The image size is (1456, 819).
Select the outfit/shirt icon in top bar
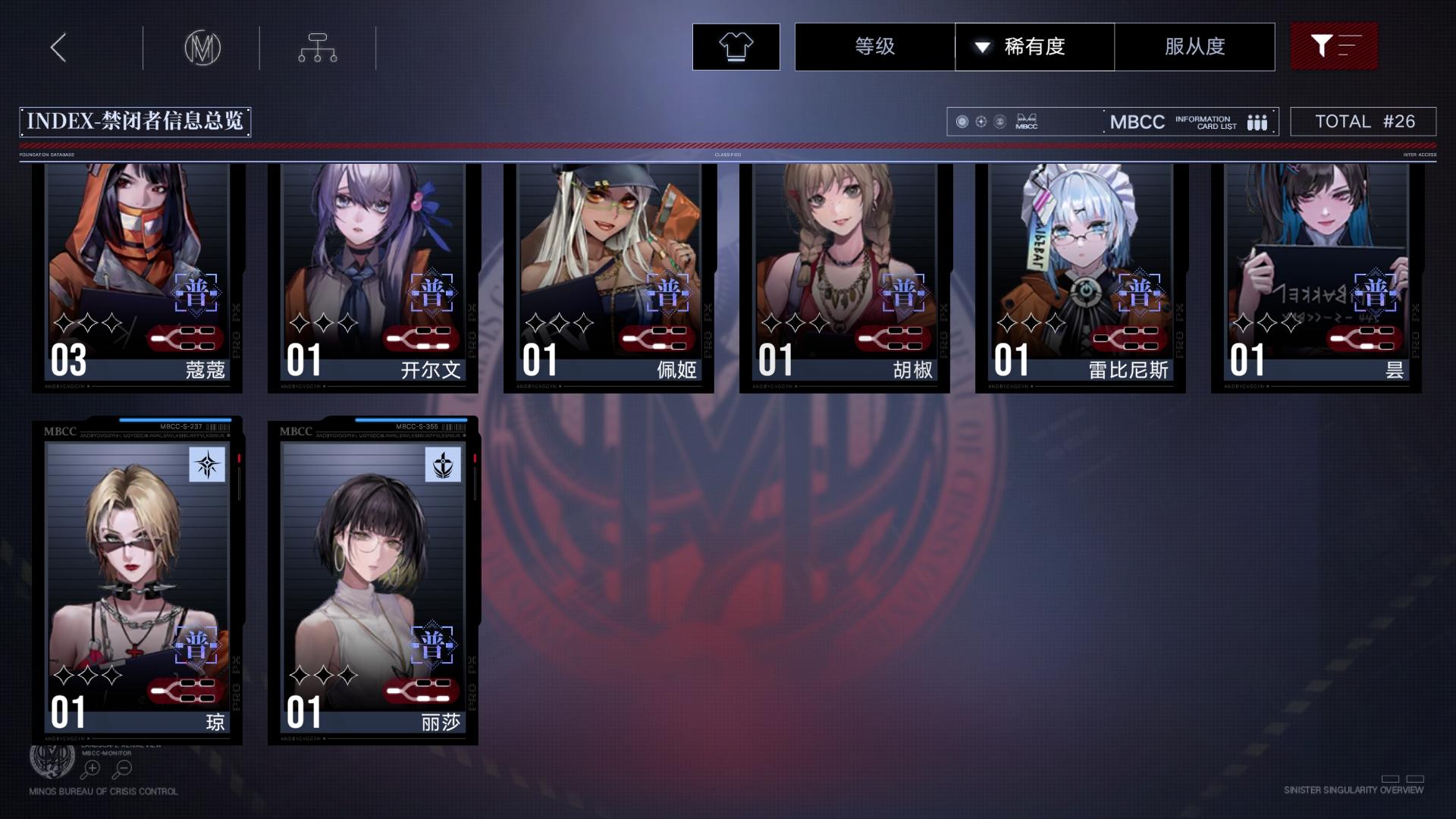(734, 46)
